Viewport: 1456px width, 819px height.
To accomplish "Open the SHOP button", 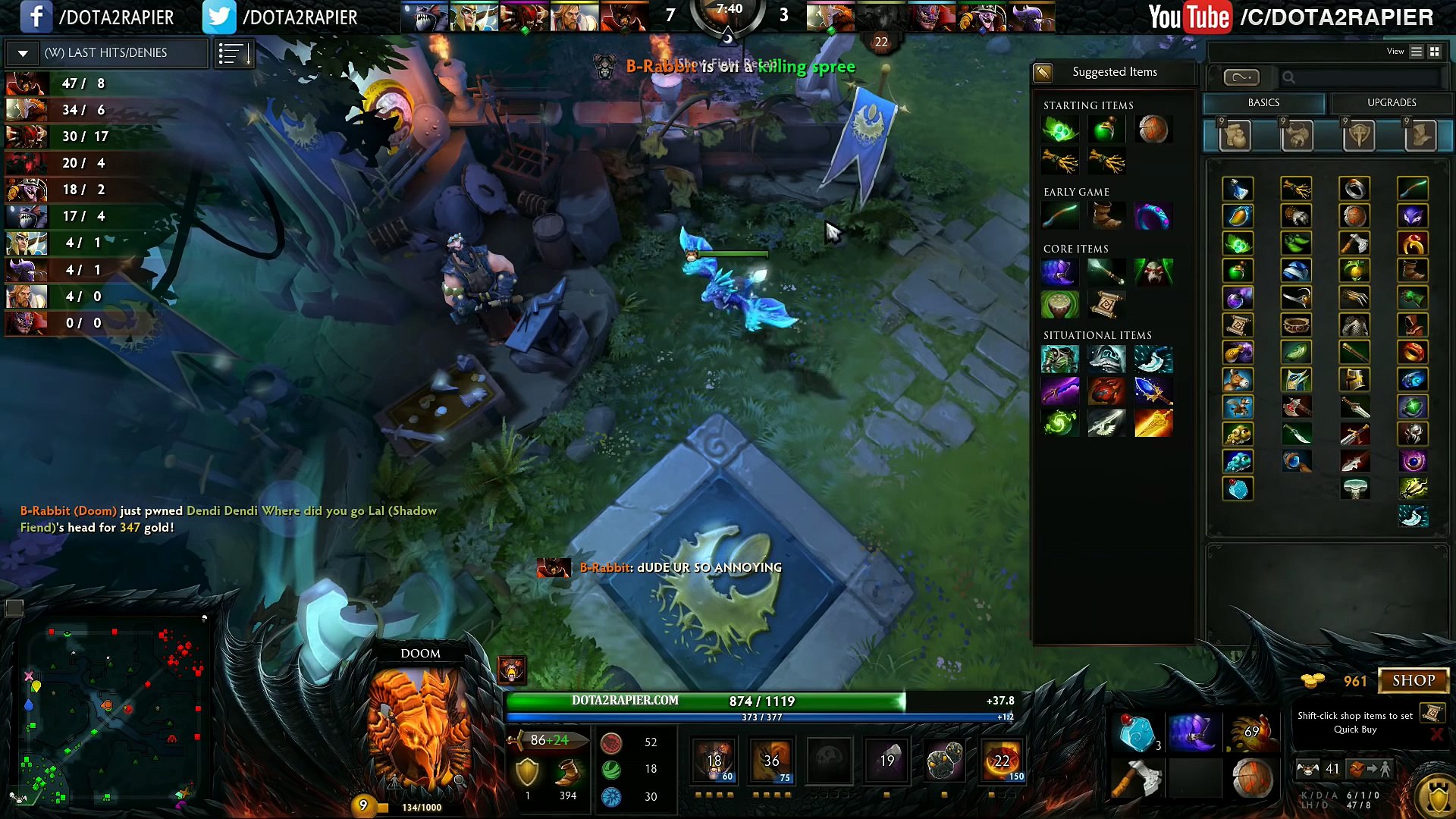I will tap(1413, 680).
